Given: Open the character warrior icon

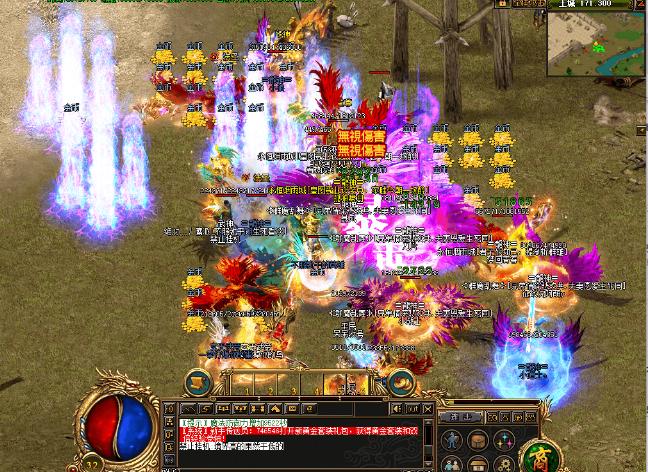Looking at the screenshot, I should click(x=451, y=440).
